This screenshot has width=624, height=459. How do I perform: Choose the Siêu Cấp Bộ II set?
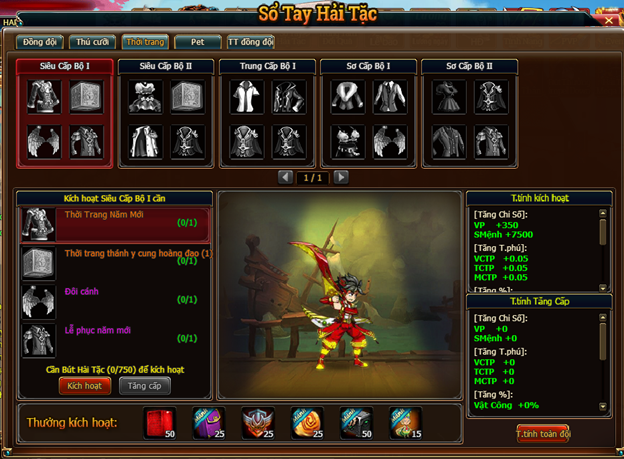click(x=166, y=67)
